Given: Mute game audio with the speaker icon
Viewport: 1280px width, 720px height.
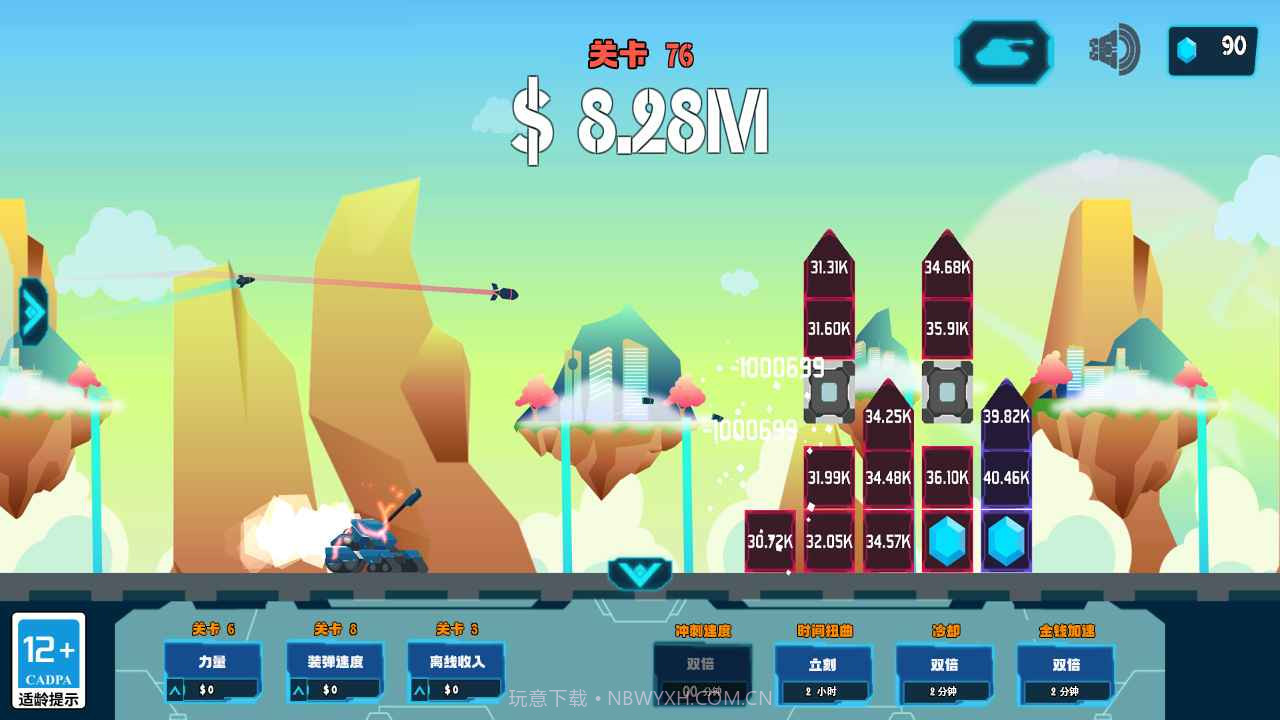Looking at the screenshot, I should click(x=1111, y=48).
